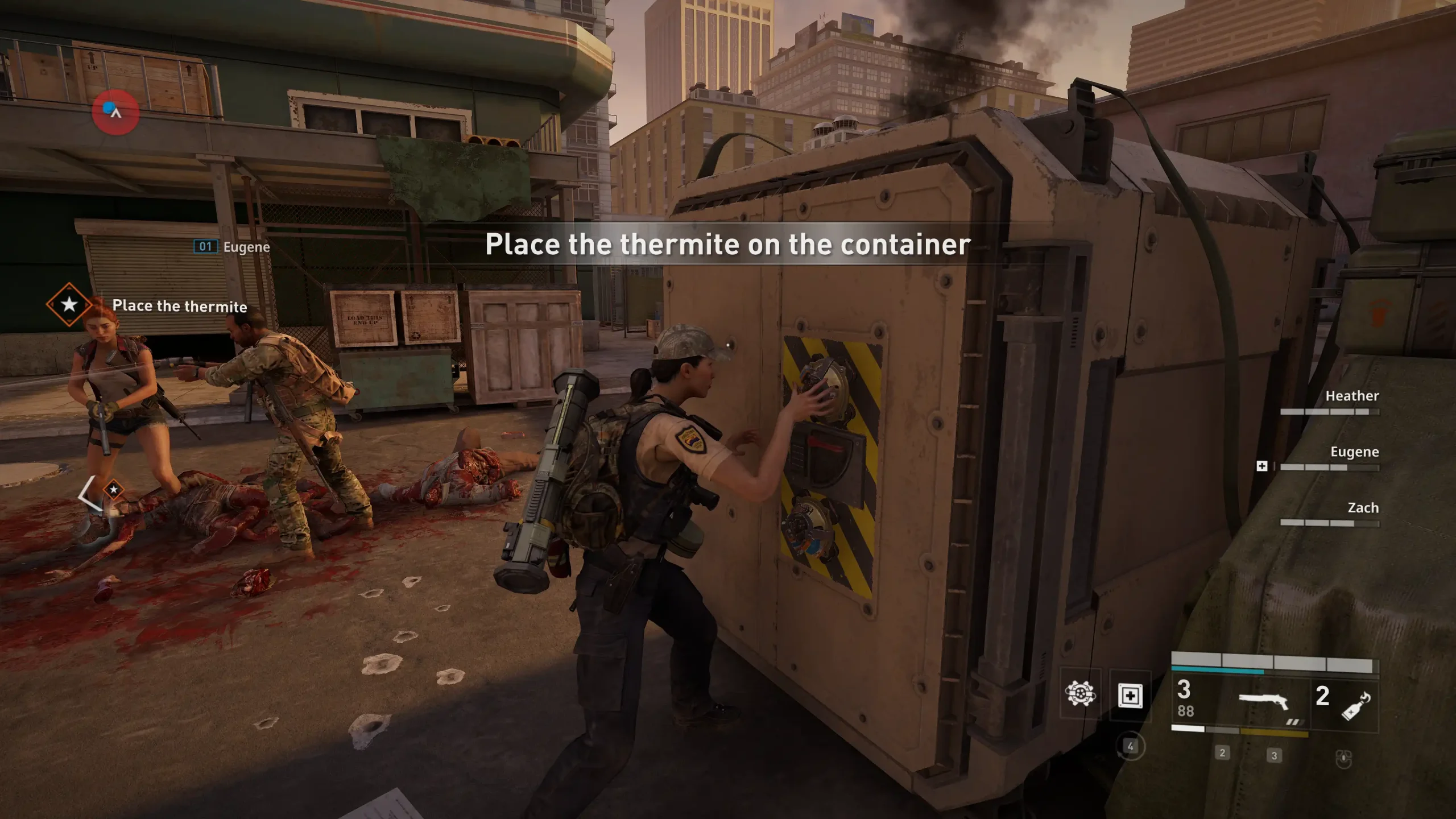Use the medkit equipment icon

[1130, 695]
